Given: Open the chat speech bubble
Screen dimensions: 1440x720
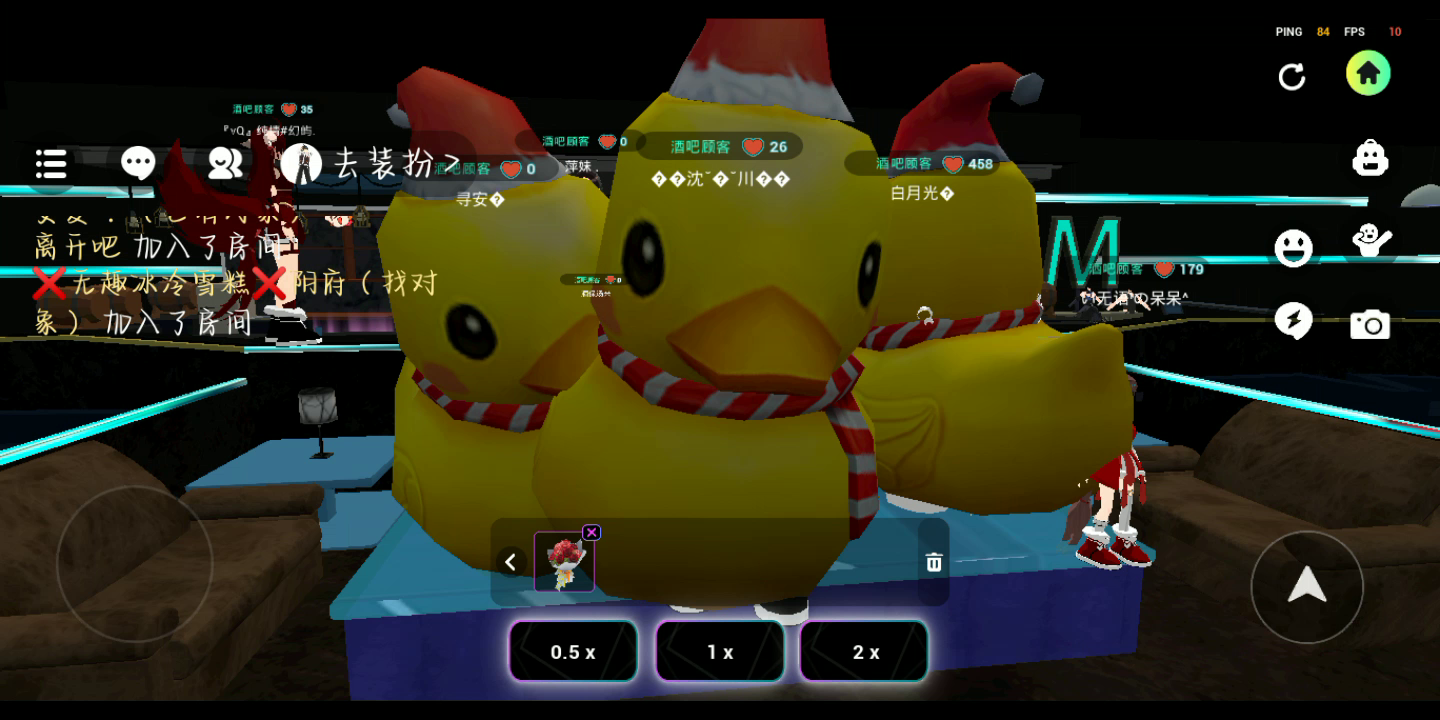Looking at the screenshot, I should tap(138, 163).
